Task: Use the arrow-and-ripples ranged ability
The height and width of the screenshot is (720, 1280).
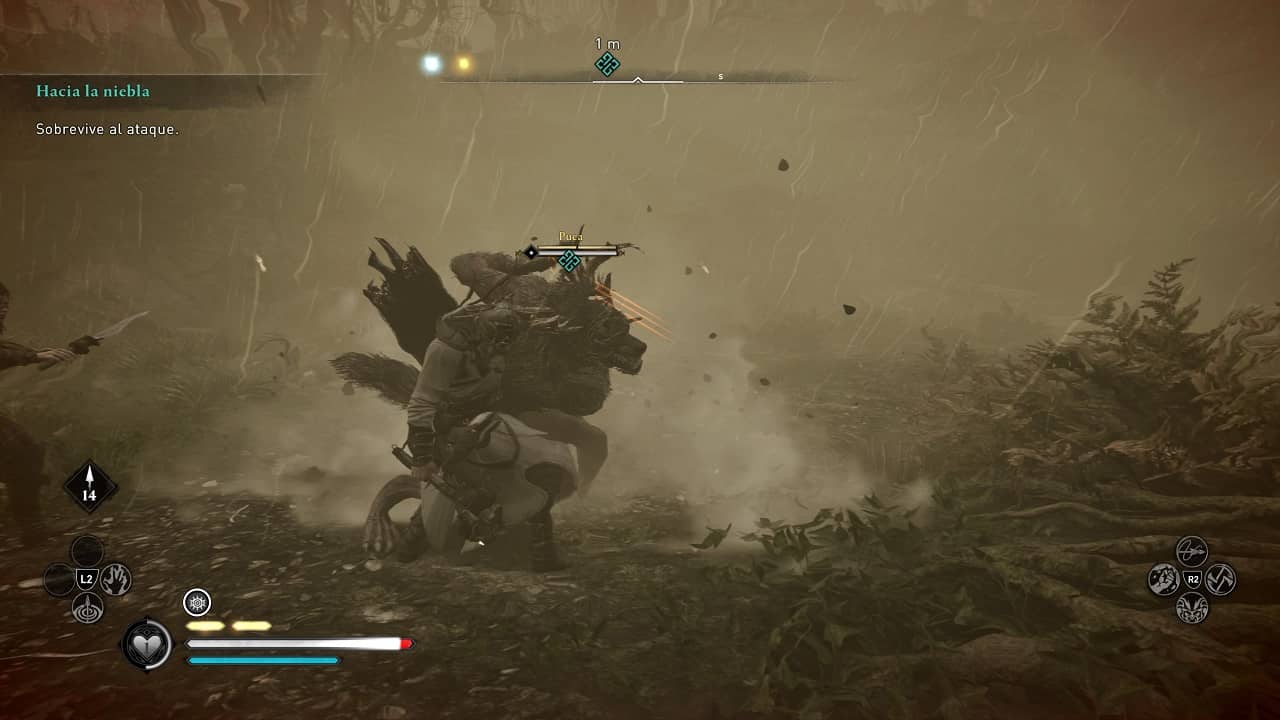Action: 88,607
